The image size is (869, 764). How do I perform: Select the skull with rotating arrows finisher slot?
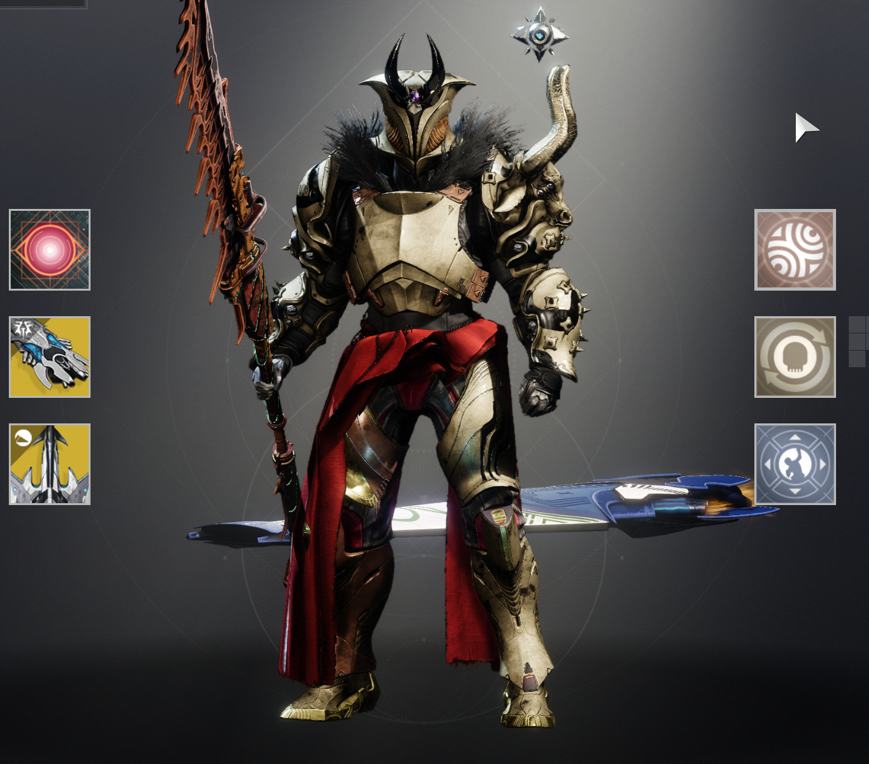795,357
